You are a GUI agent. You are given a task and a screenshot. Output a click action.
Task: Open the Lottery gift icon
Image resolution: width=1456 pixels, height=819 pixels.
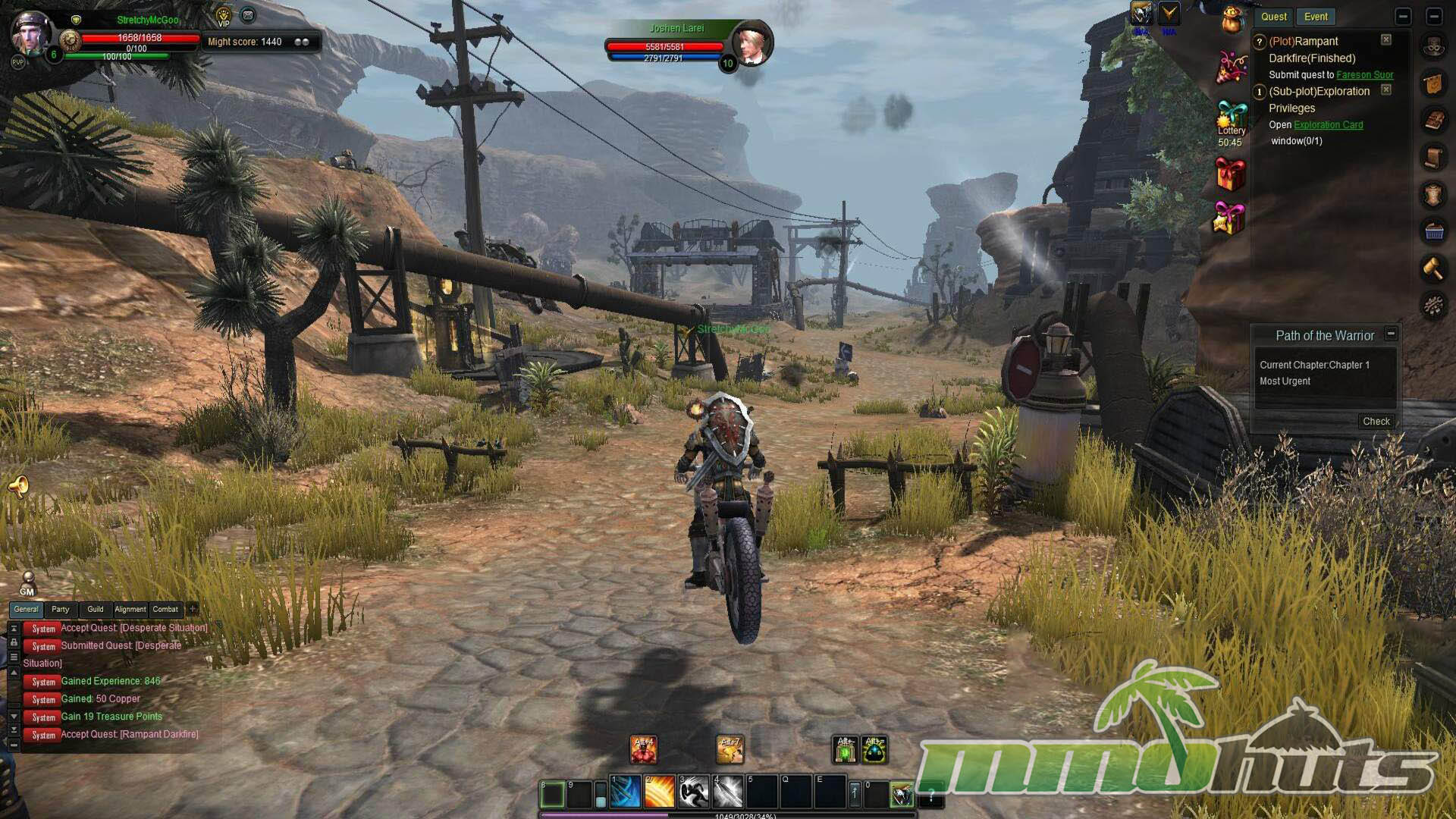click(x=1231, y=116)
